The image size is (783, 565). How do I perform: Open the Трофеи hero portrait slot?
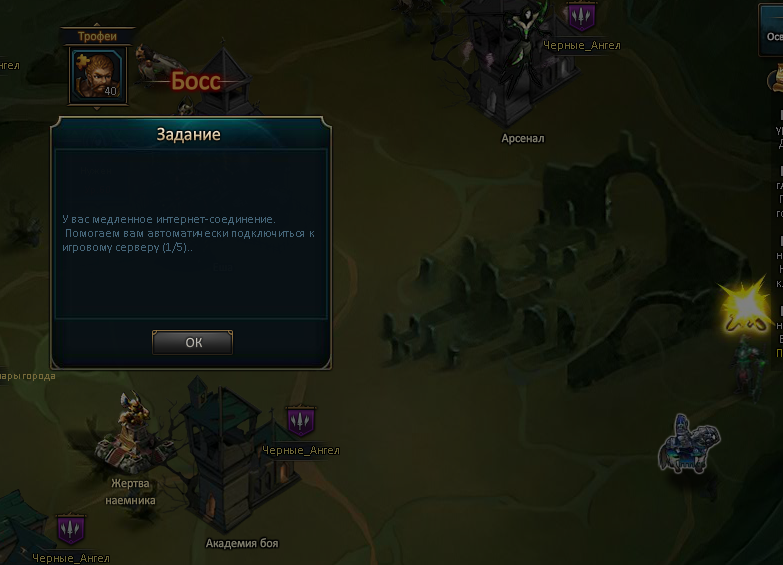coord(97,75)
